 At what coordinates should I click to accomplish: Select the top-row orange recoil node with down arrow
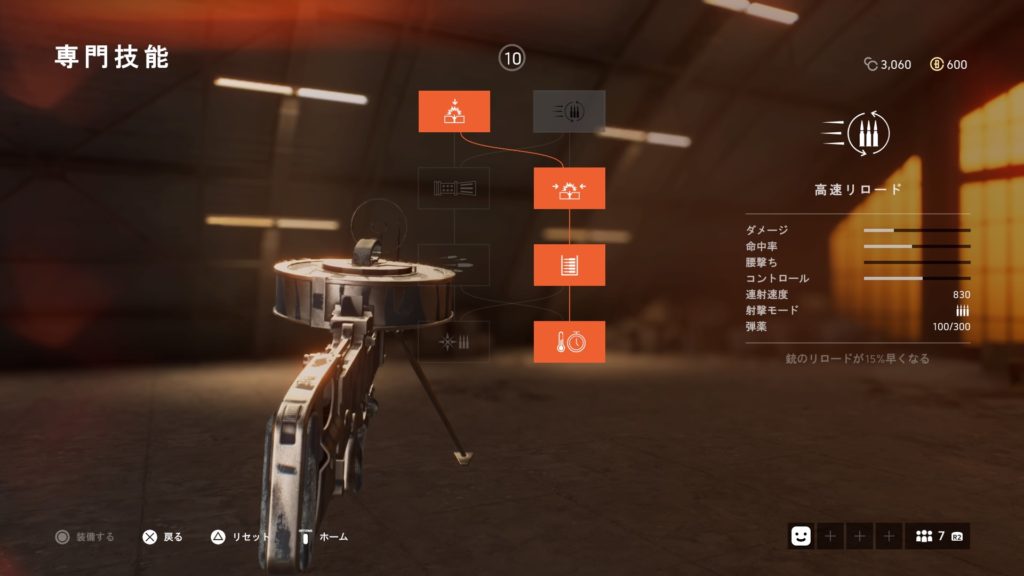pos(454,111)
